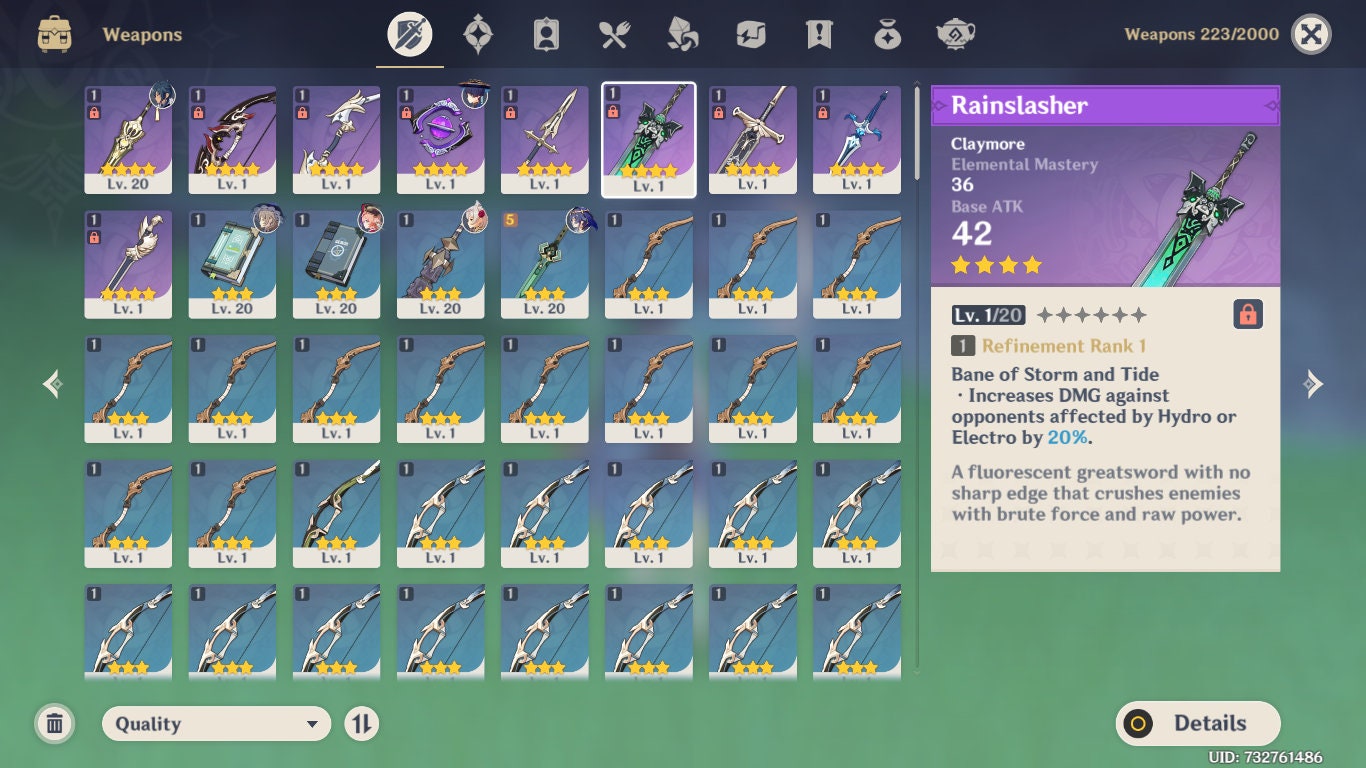Open the Character Development Items tab
Viewport: 1366px width, 768px height.
(545, 33)
